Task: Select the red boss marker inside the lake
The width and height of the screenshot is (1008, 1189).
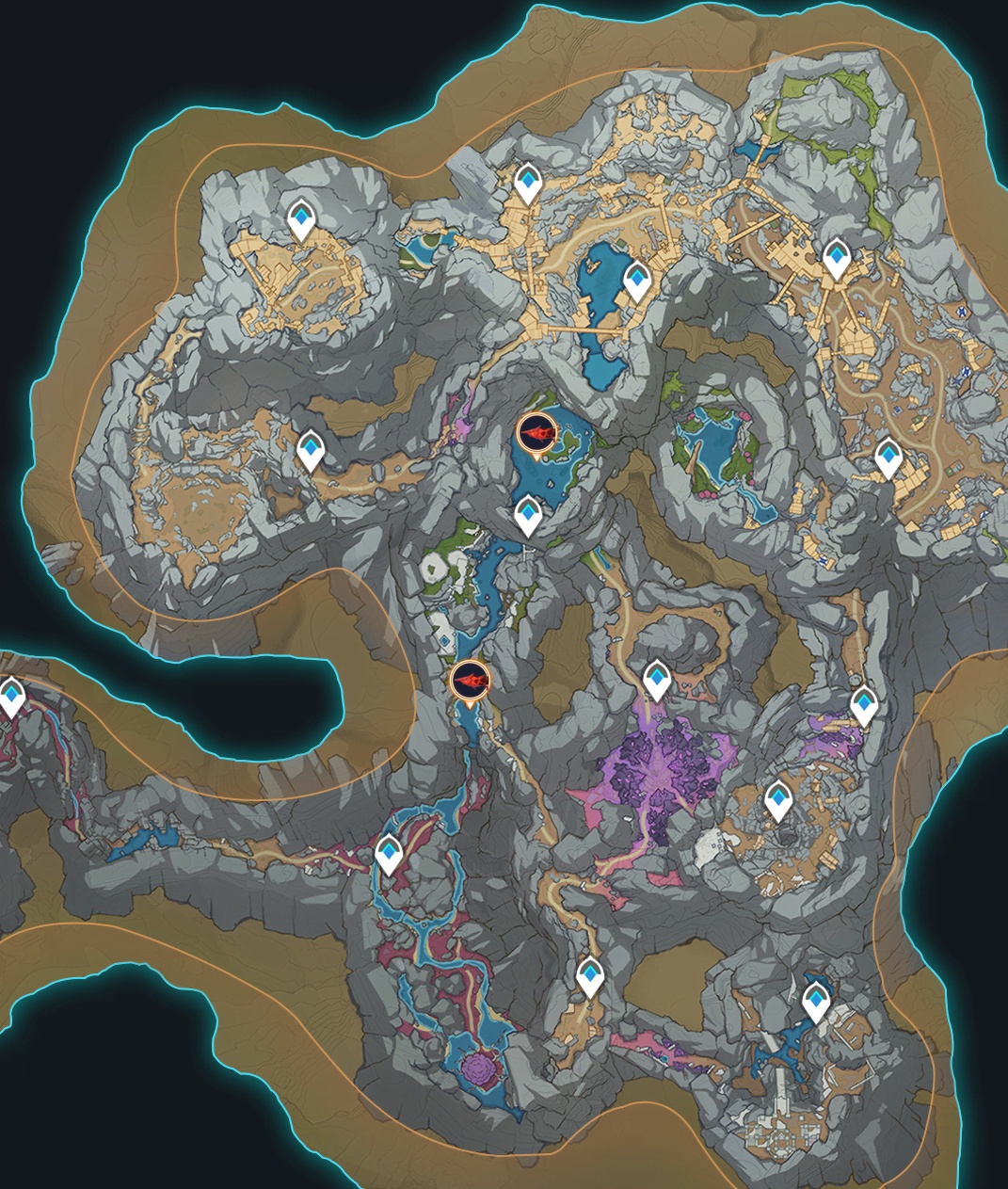Action: [537, 434]
